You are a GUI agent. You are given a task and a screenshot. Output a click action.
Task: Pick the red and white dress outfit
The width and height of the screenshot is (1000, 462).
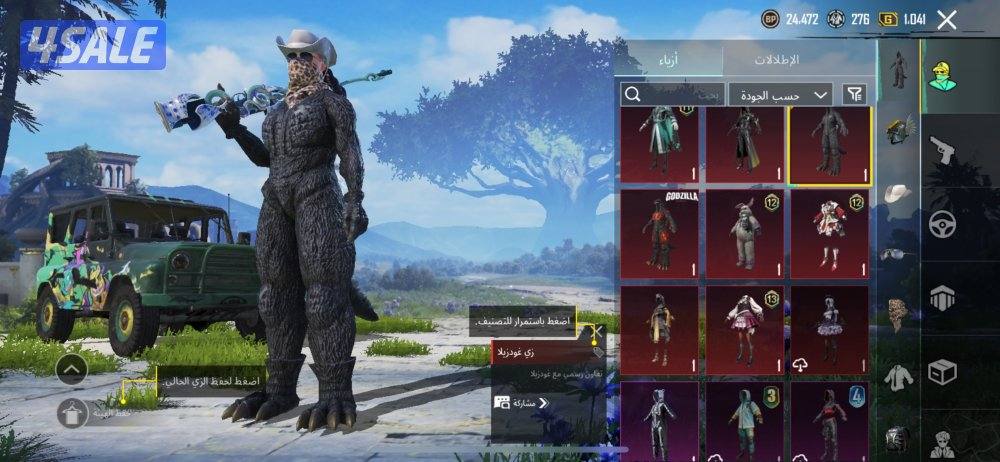click(830, 230)
